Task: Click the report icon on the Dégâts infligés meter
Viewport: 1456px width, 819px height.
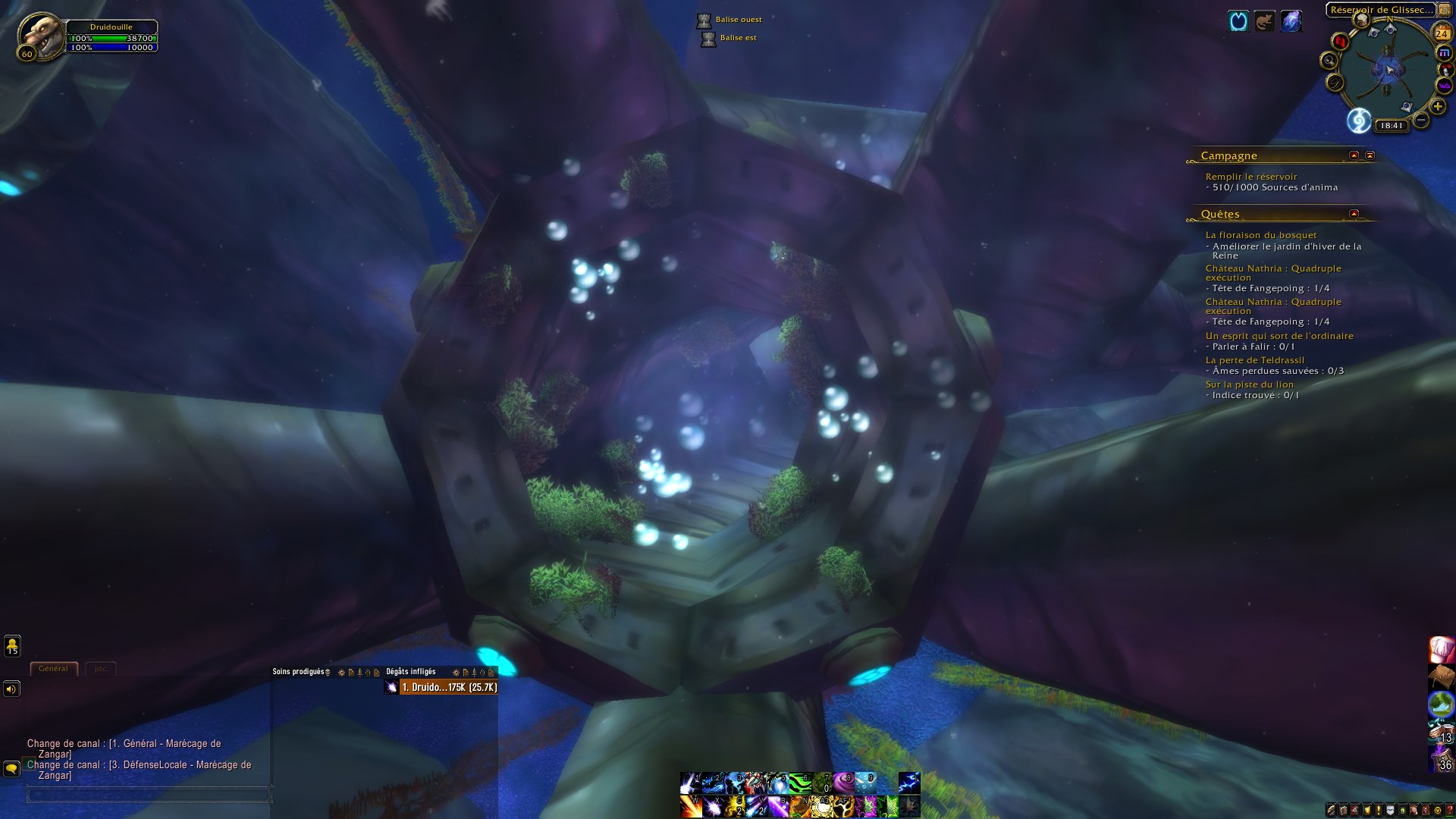Action: [466, 673]
